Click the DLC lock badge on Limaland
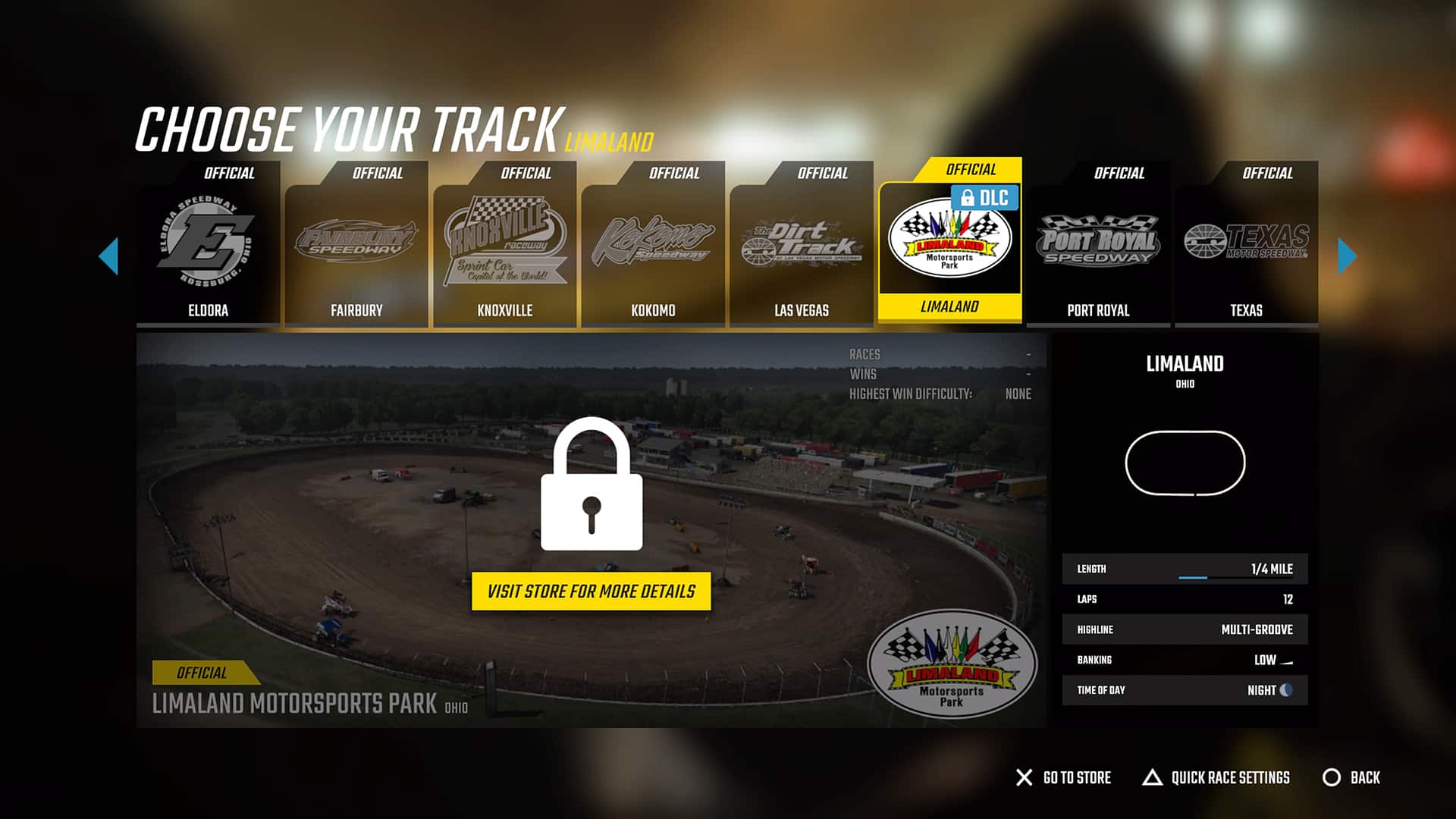 point(986,198)
